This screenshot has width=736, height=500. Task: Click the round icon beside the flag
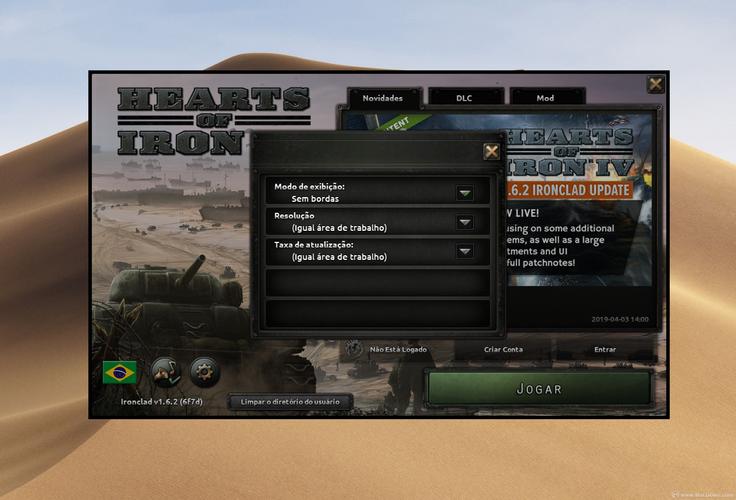click(165, 372)
